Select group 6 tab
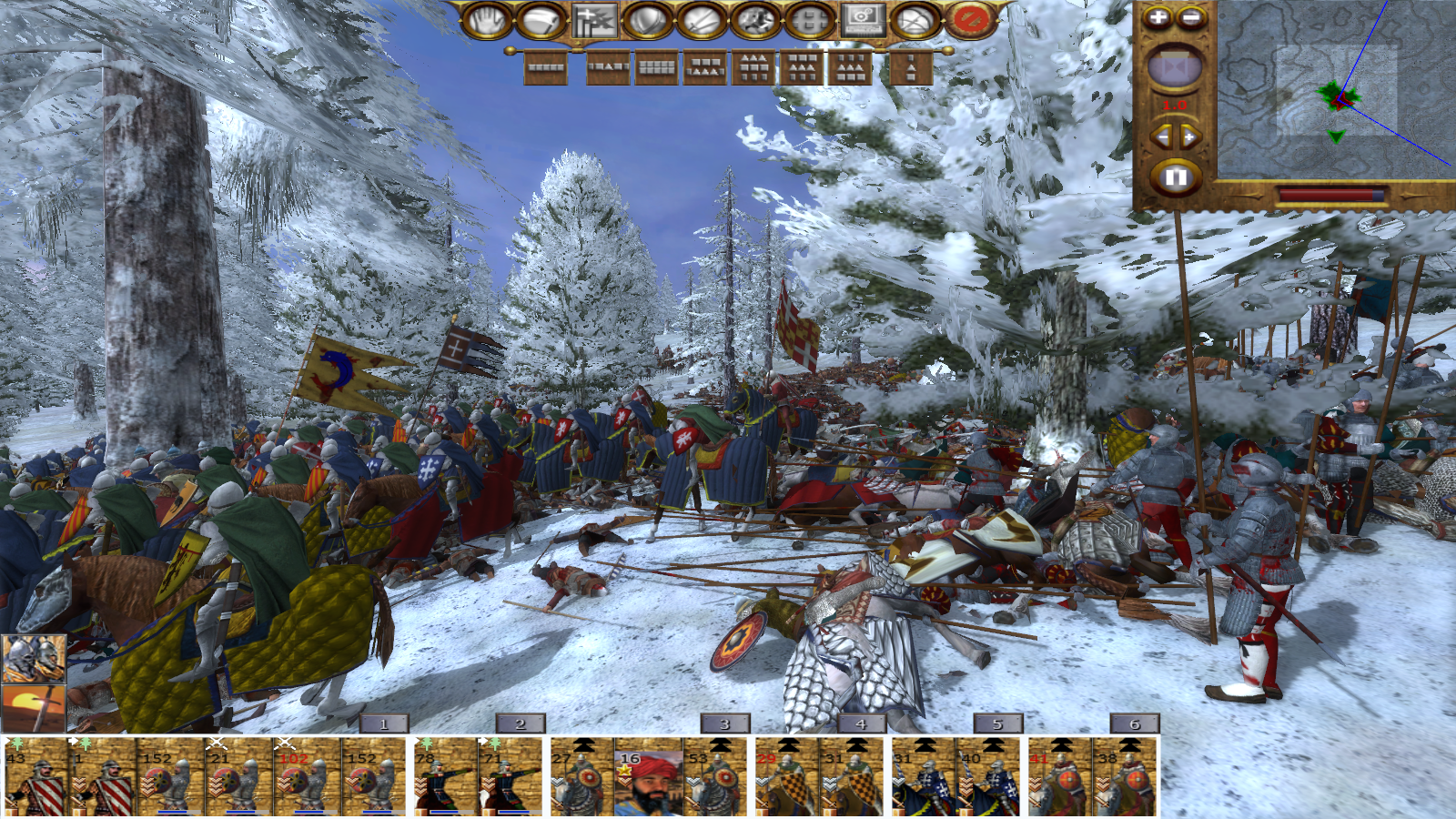Viewport: 1456px width, 819px height. [1134, 724]
